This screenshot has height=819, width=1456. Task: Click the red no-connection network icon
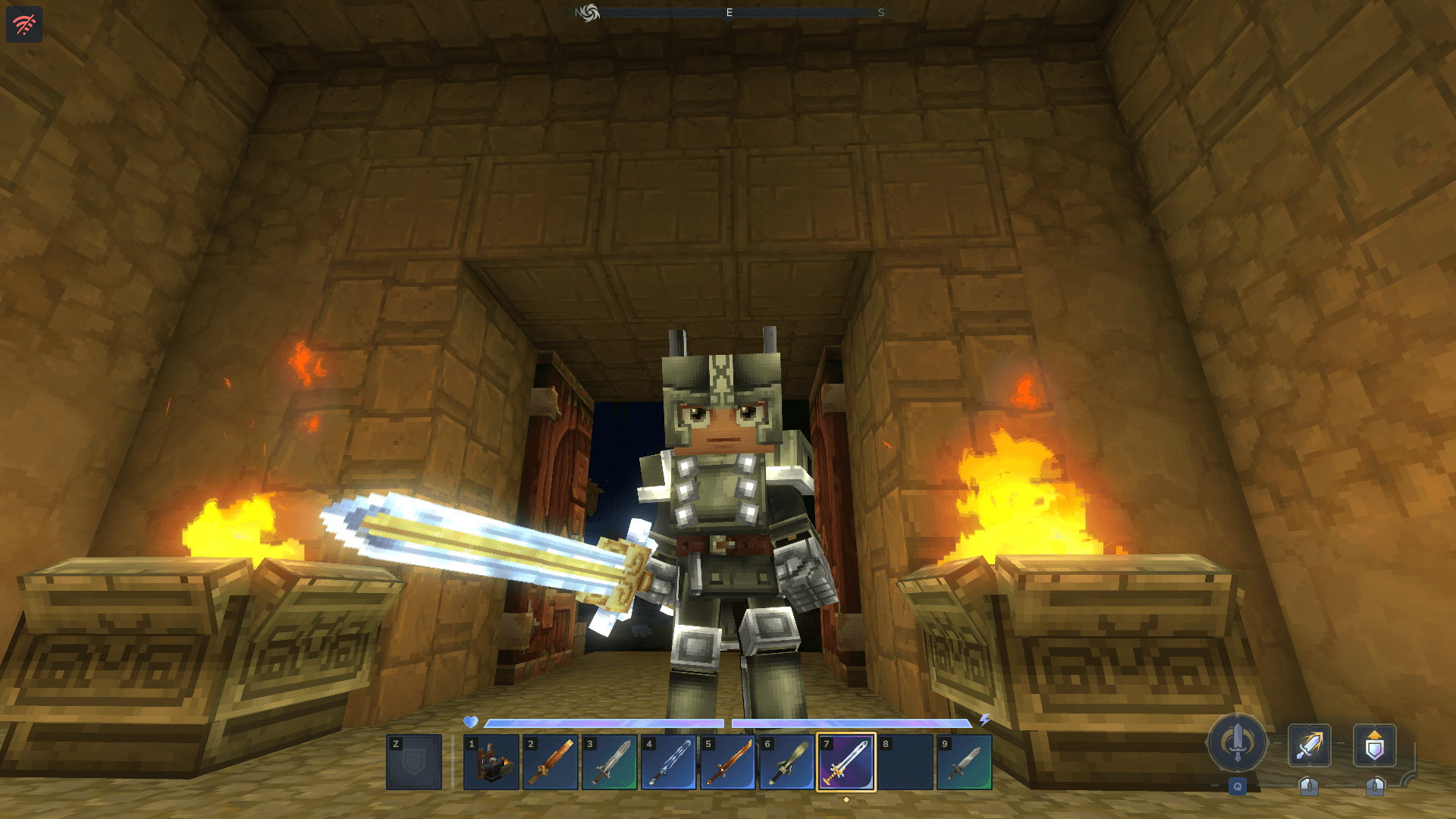24,24
